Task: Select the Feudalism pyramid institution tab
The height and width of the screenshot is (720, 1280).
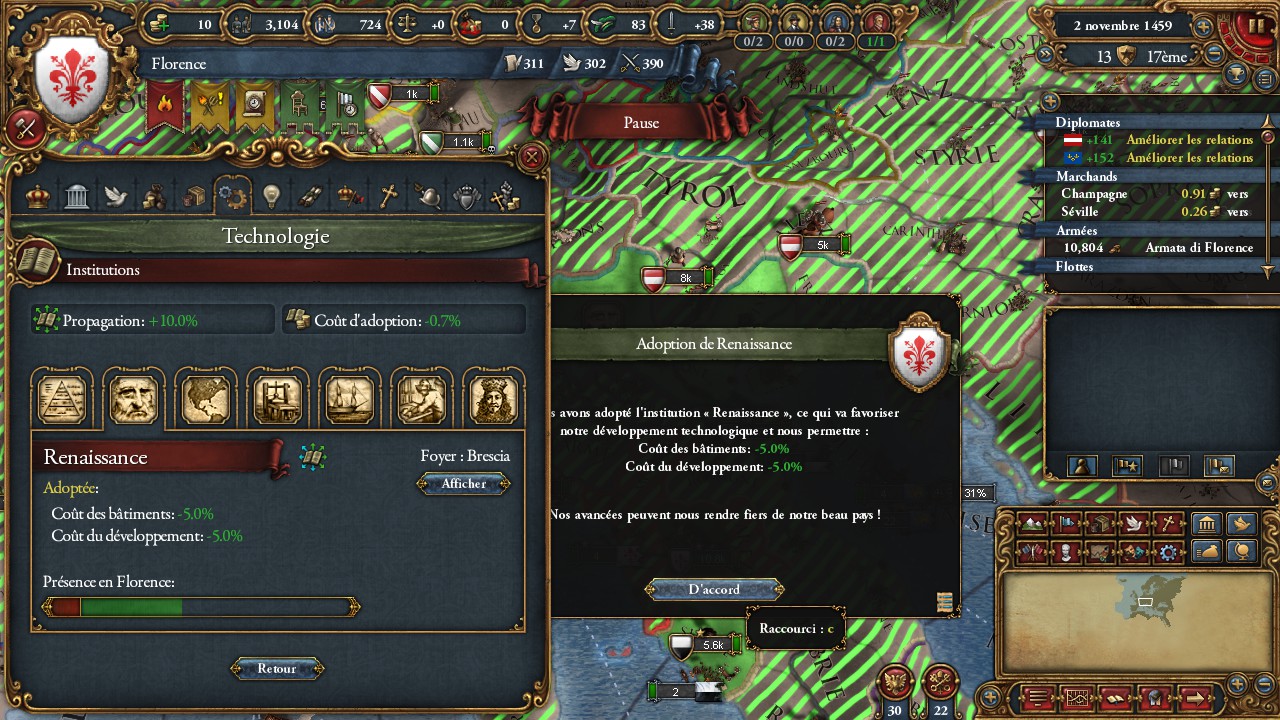Action: click(x=62, y=398)
